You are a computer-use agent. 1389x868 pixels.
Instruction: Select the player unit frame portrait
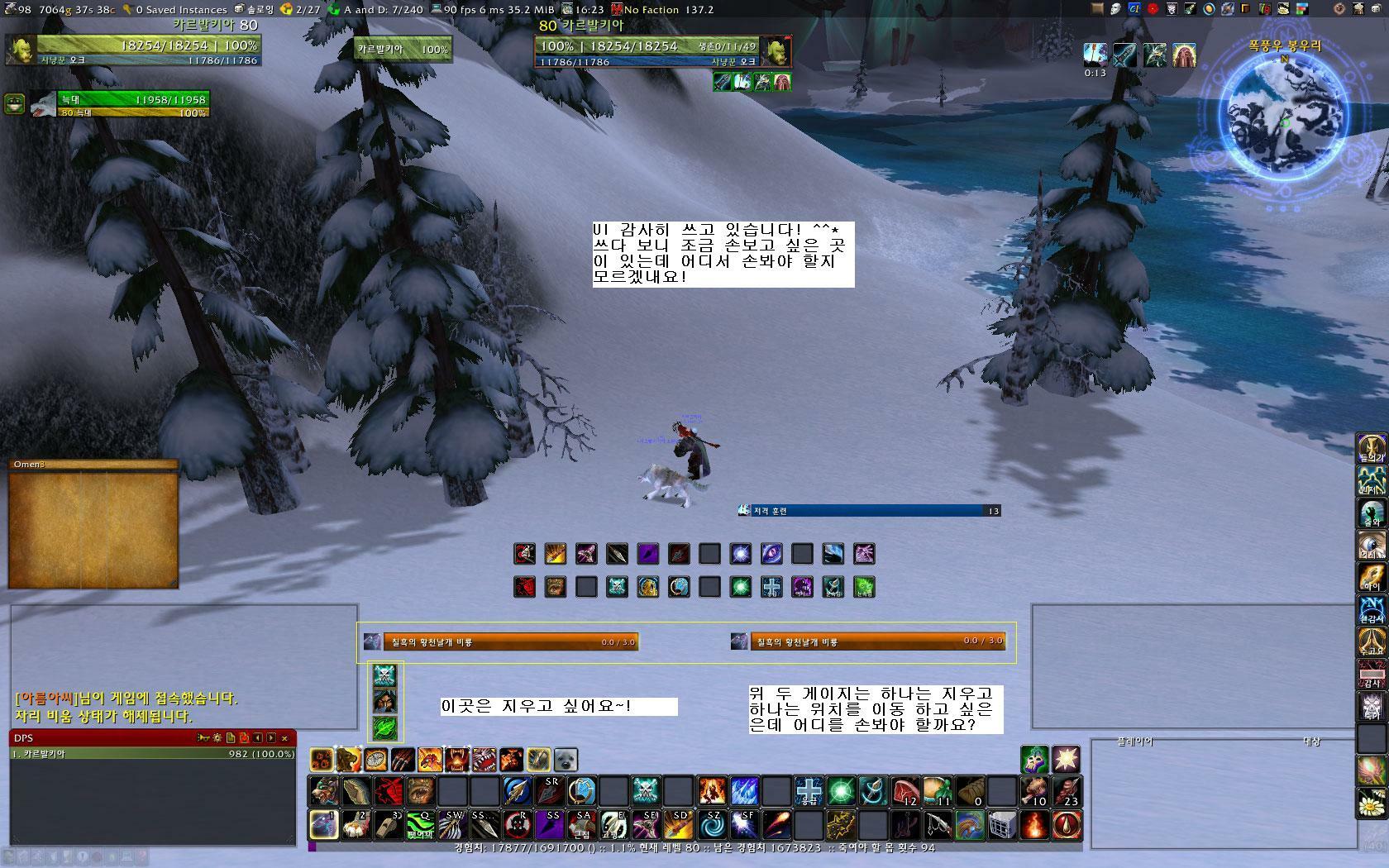pyautogui.click(x=19, y=49)
